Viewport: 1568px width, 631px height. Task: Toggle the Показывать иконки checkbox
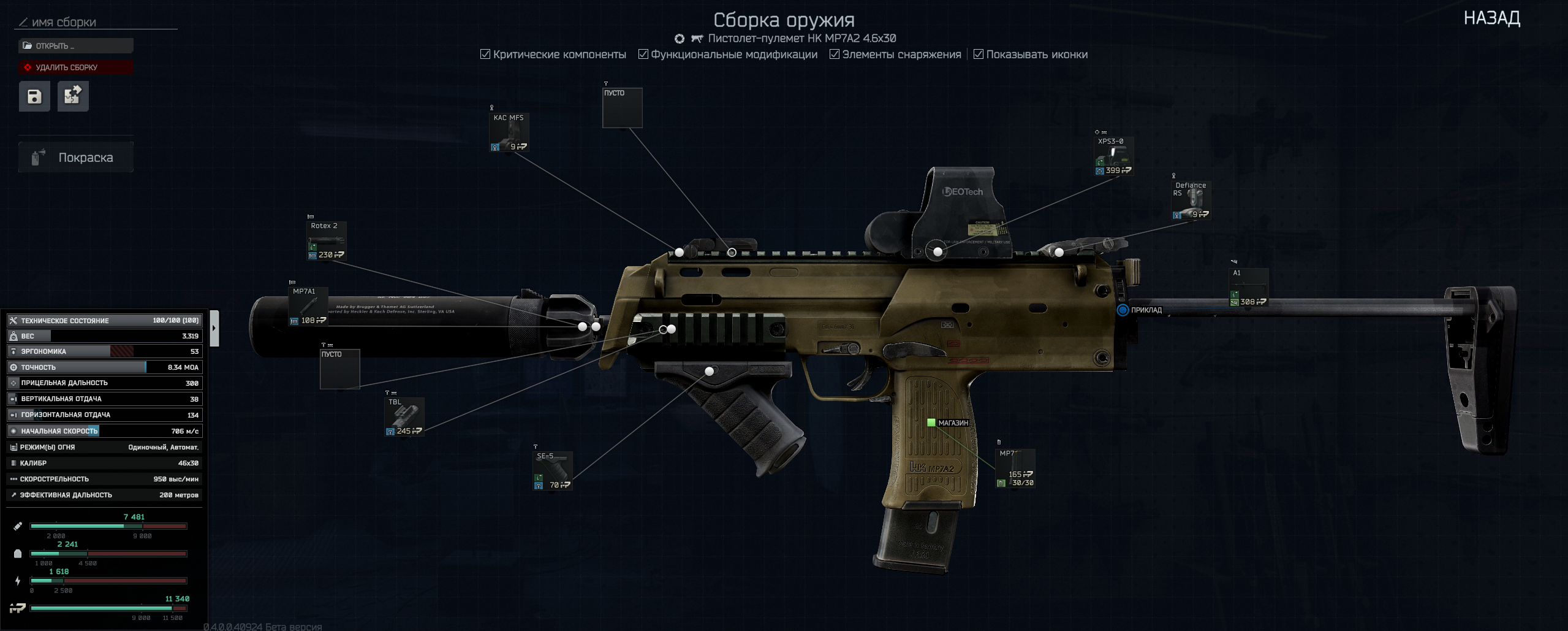[x=978, y=55]
